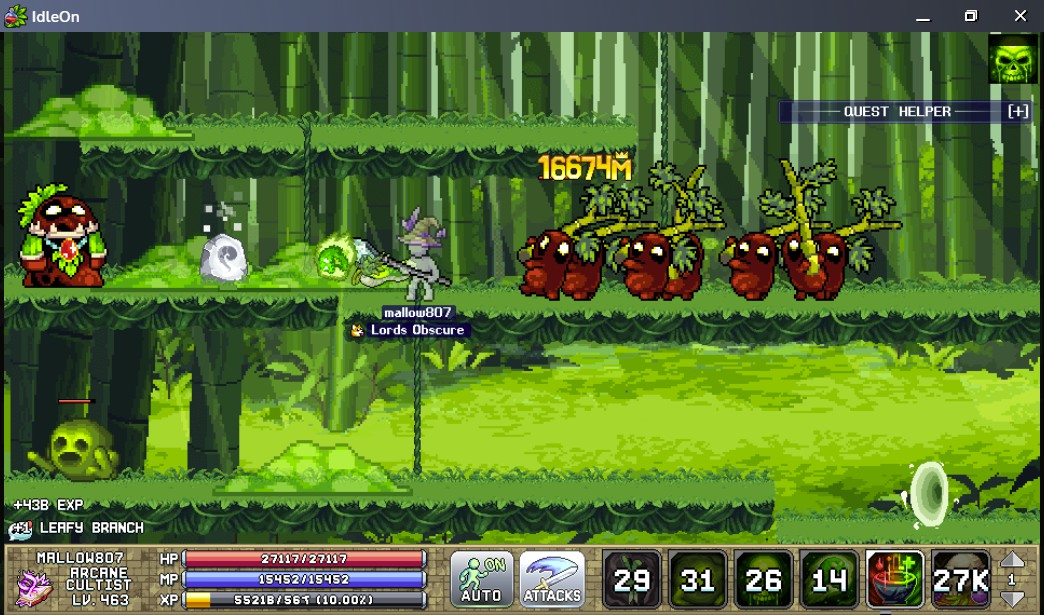Viewport: 1044px width, 615px height.
Task: Toggle the AUTO mode button
Action: point(481,579)
